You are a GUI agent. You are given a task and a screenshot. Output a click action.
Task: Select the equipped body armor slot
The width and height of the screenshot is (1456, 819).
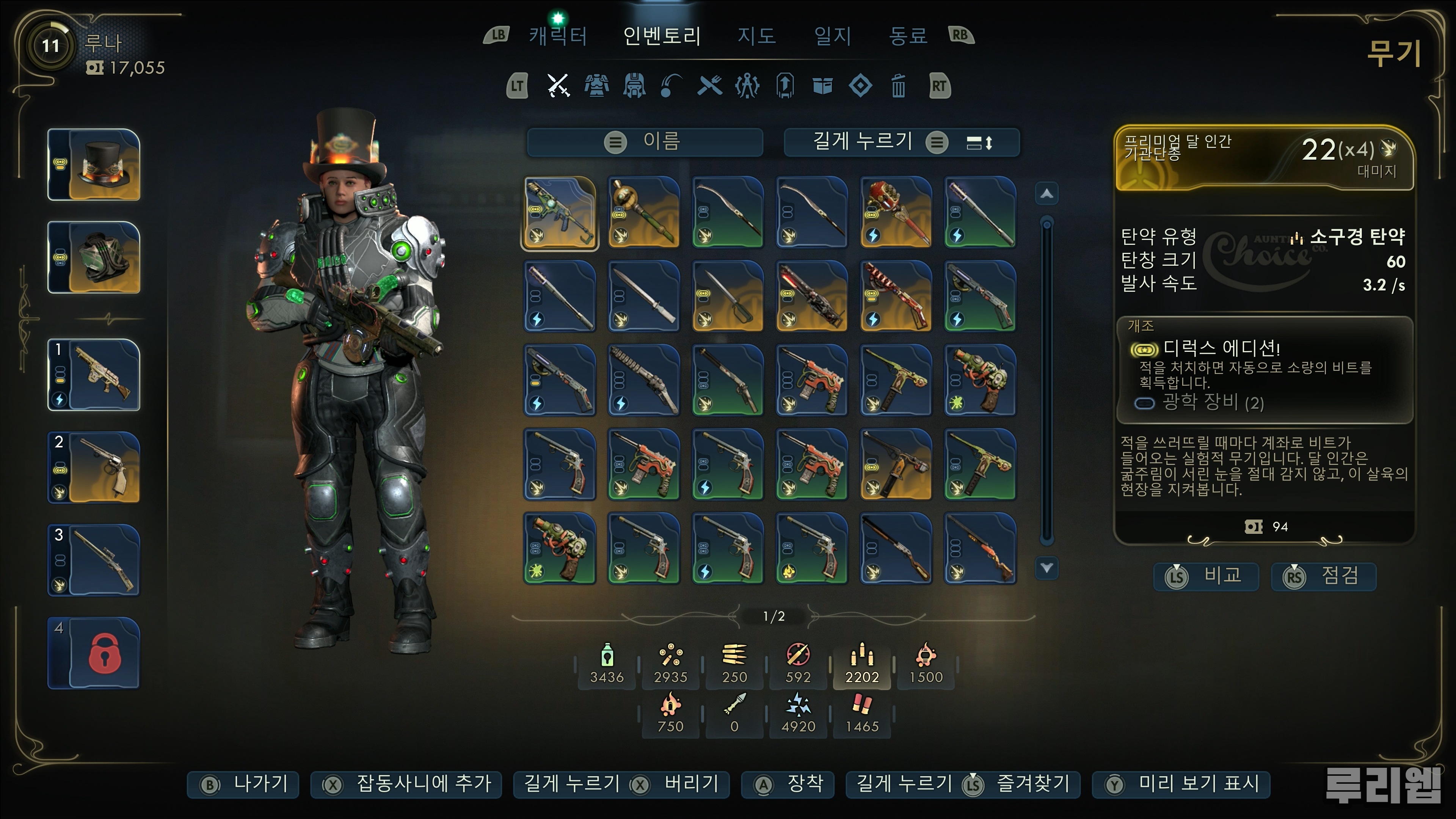(94, 257)
